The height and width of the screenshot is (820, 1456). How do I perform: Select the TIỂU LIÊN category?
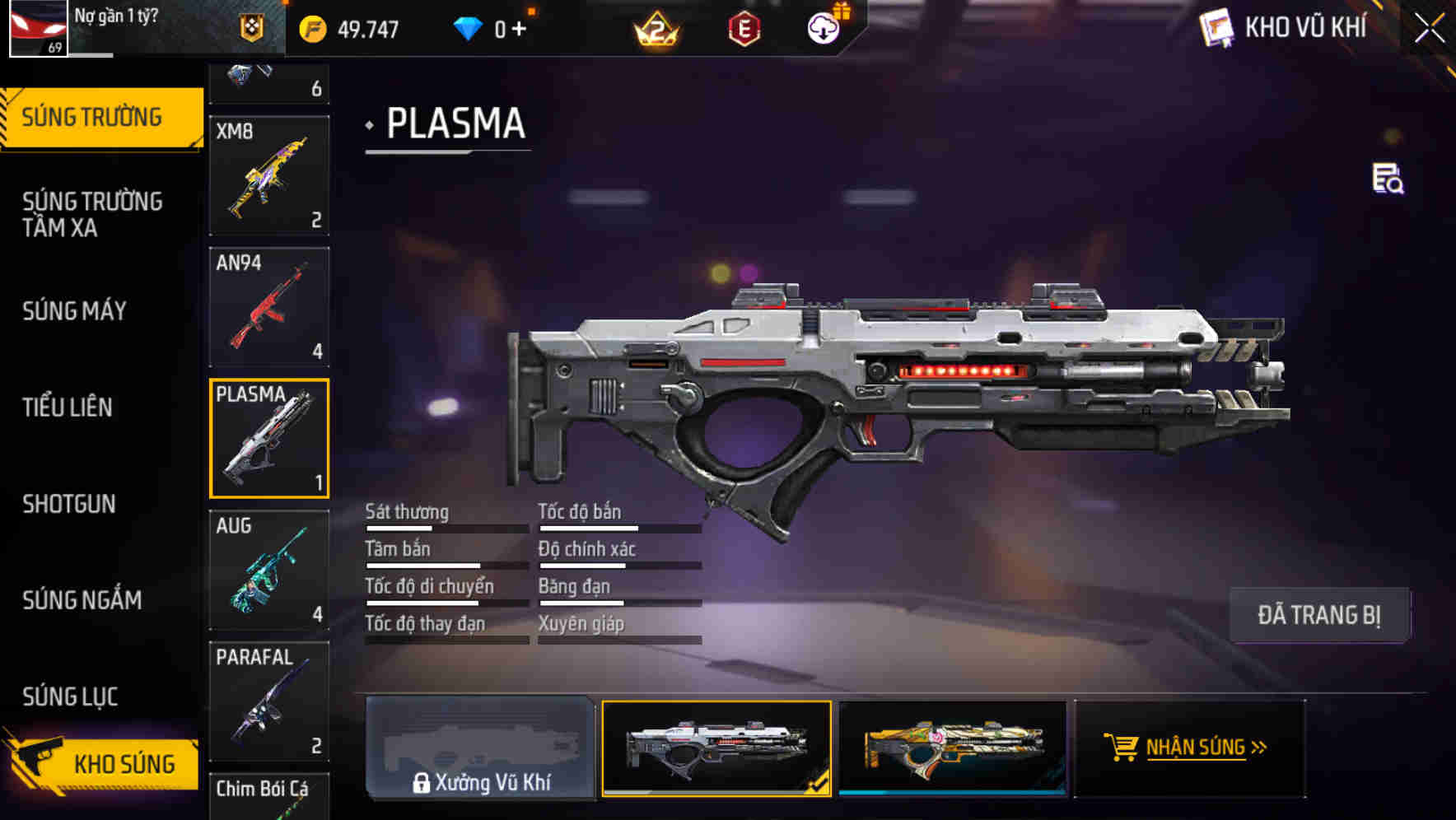tap(68, 408)
